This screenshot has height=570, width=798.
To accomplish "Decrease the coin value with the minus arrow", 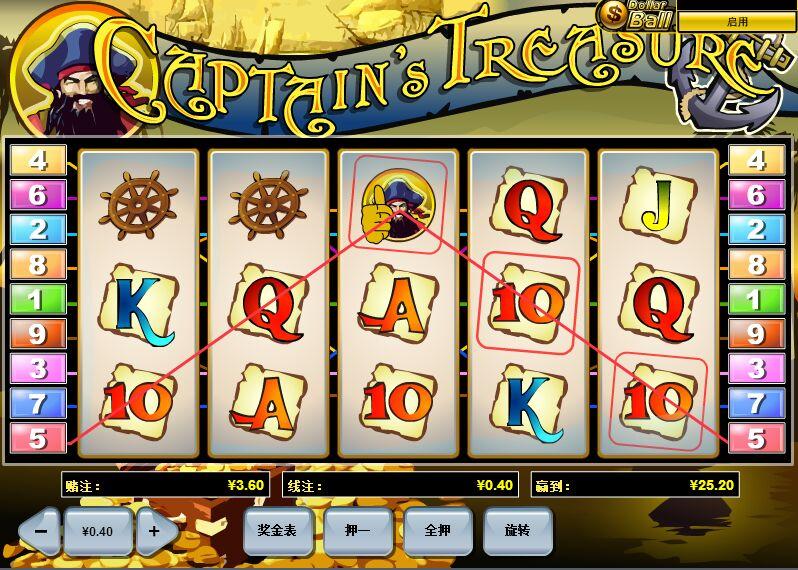I will (40, 531).
